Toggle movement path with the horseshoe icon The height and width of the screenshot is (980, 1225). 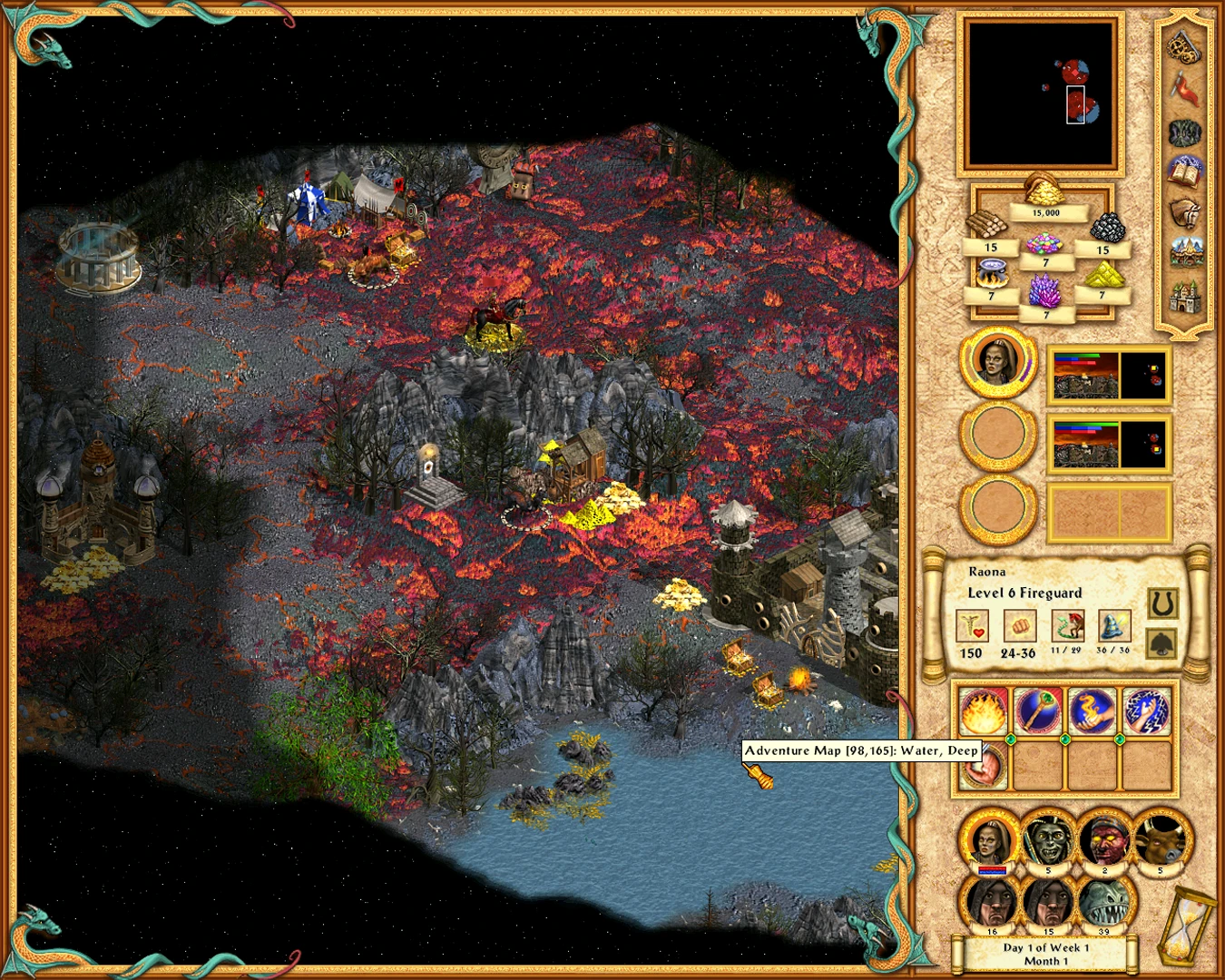click(1164, 602)
